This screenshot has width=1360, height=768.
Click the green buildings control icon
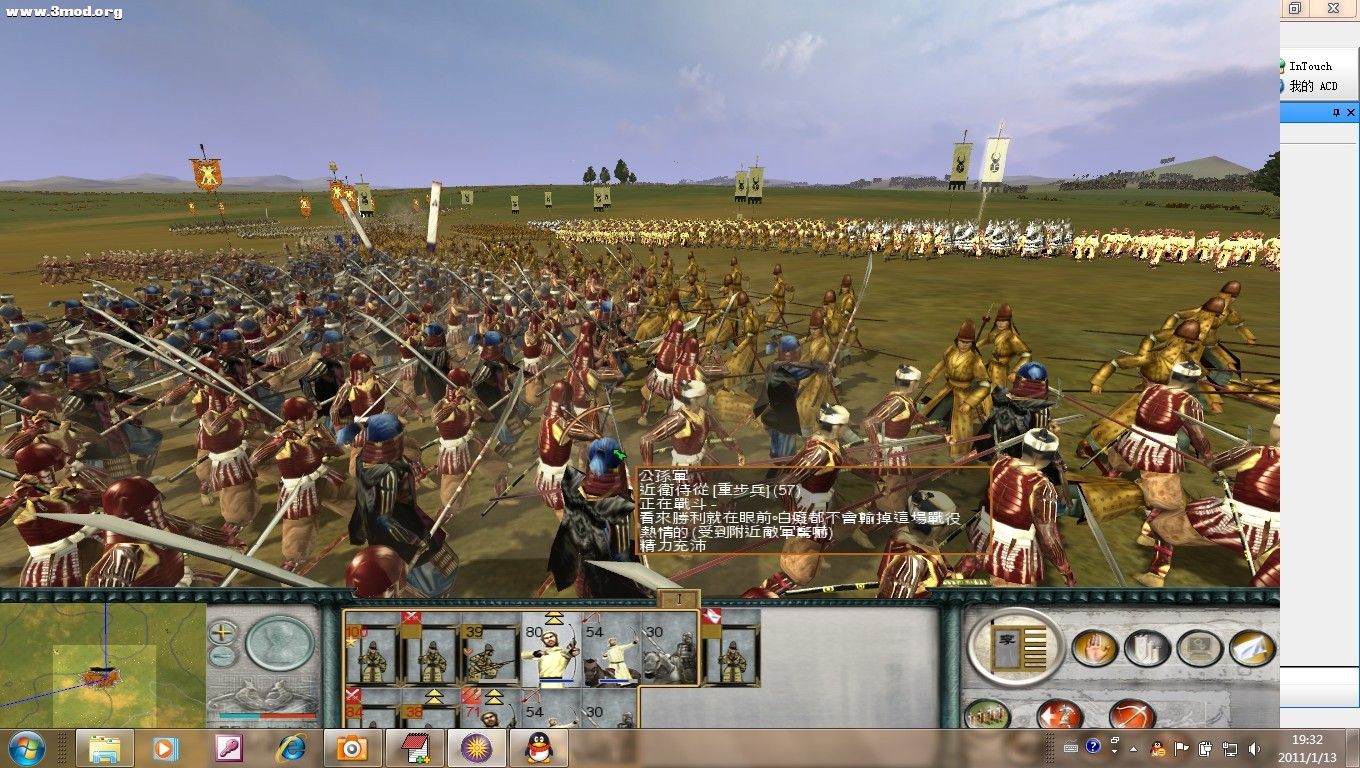(x=986, y=714)
